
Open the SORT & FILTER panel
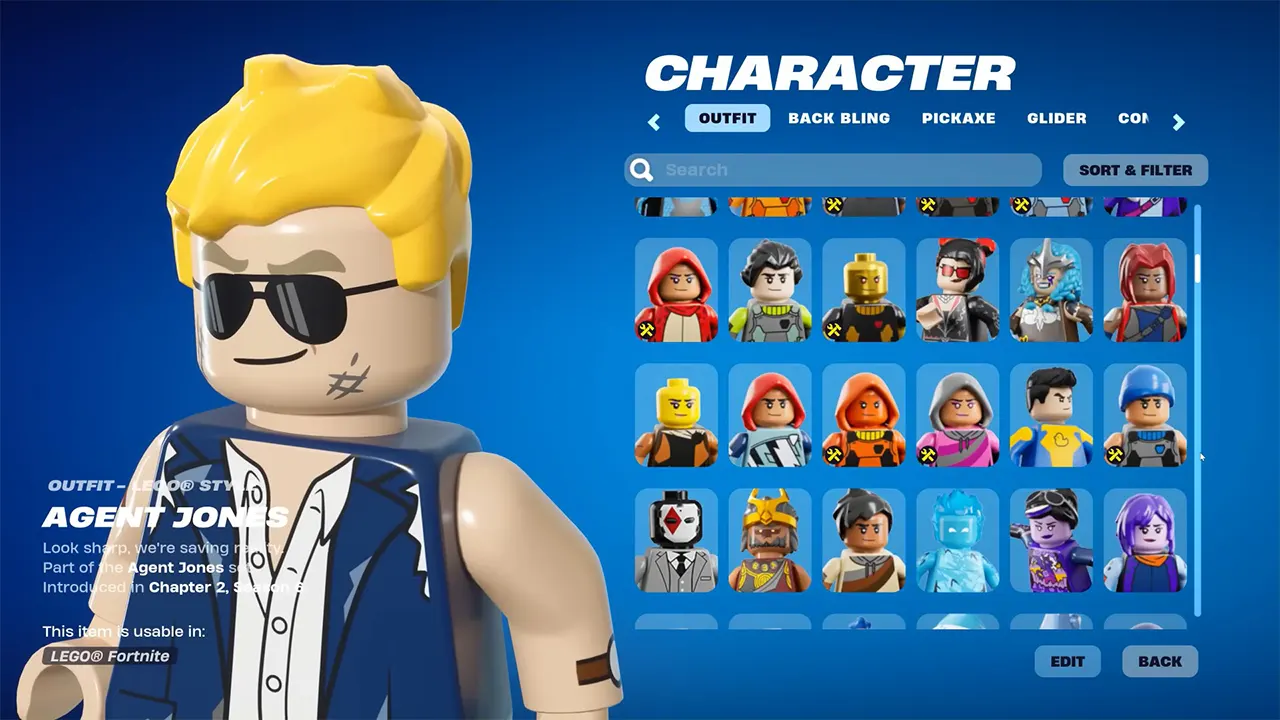[x=1135, y=169]
